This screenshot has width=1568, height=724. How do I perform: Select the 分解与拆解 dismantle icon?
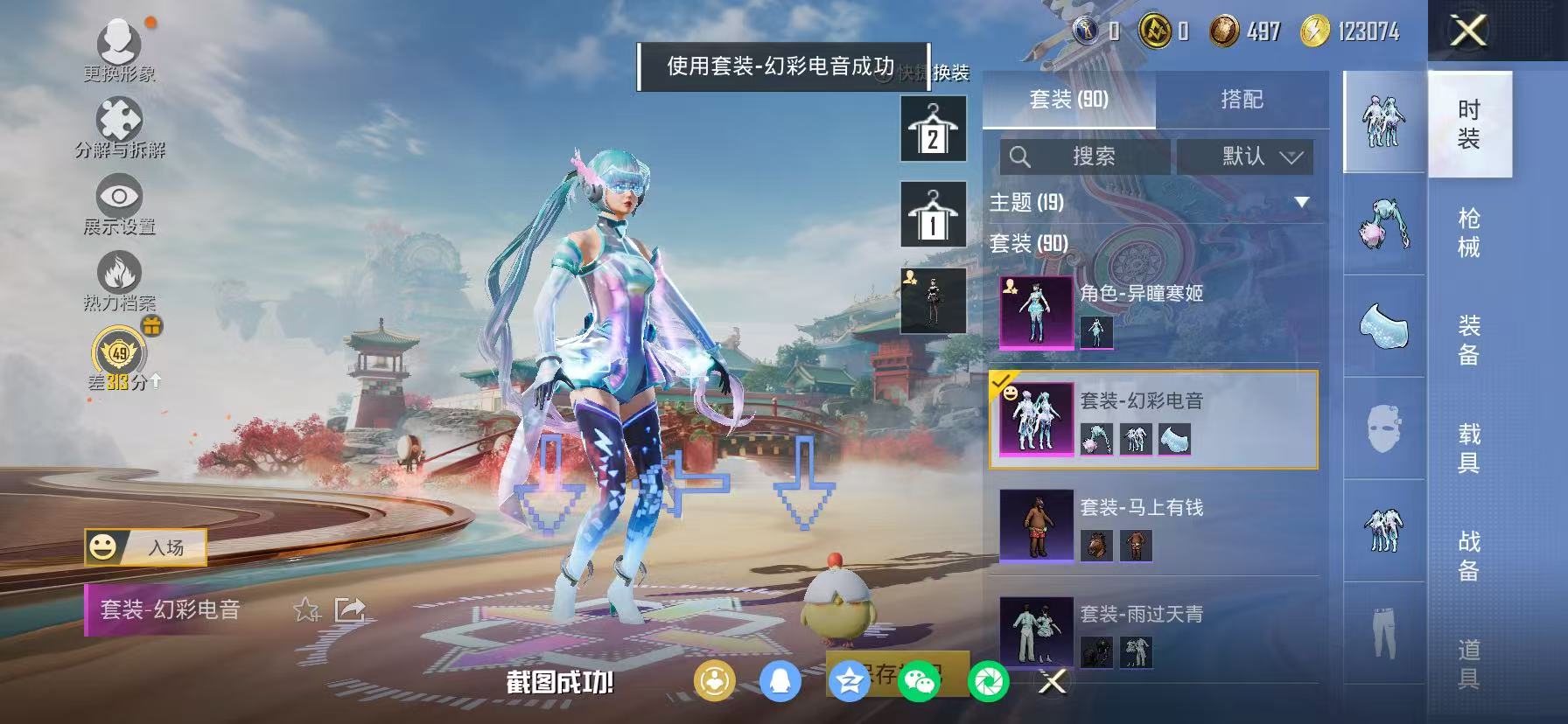pyautogui.click(x=118, y=116)
